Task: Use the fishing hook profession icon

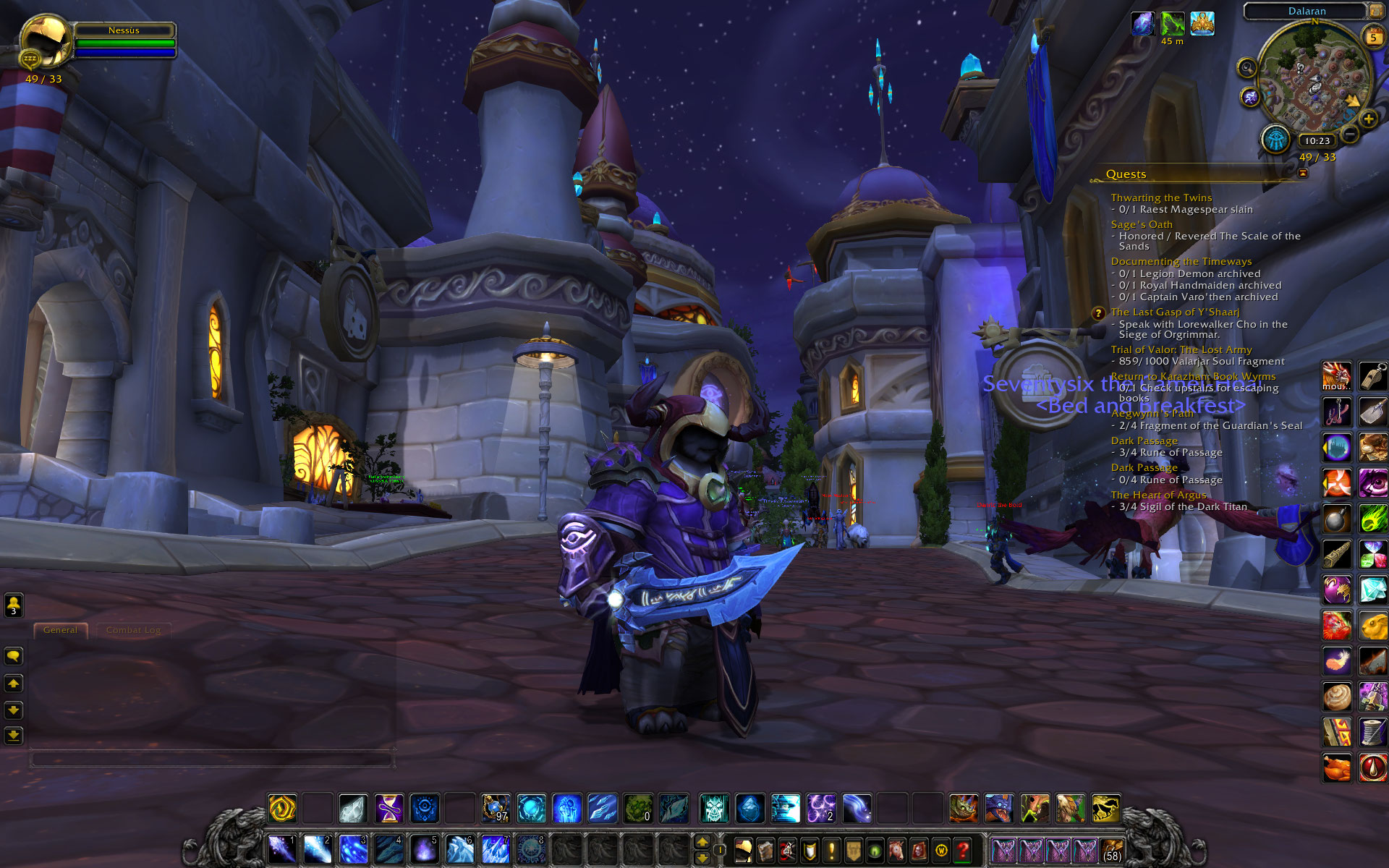Action: click(x=1336, y=412)
